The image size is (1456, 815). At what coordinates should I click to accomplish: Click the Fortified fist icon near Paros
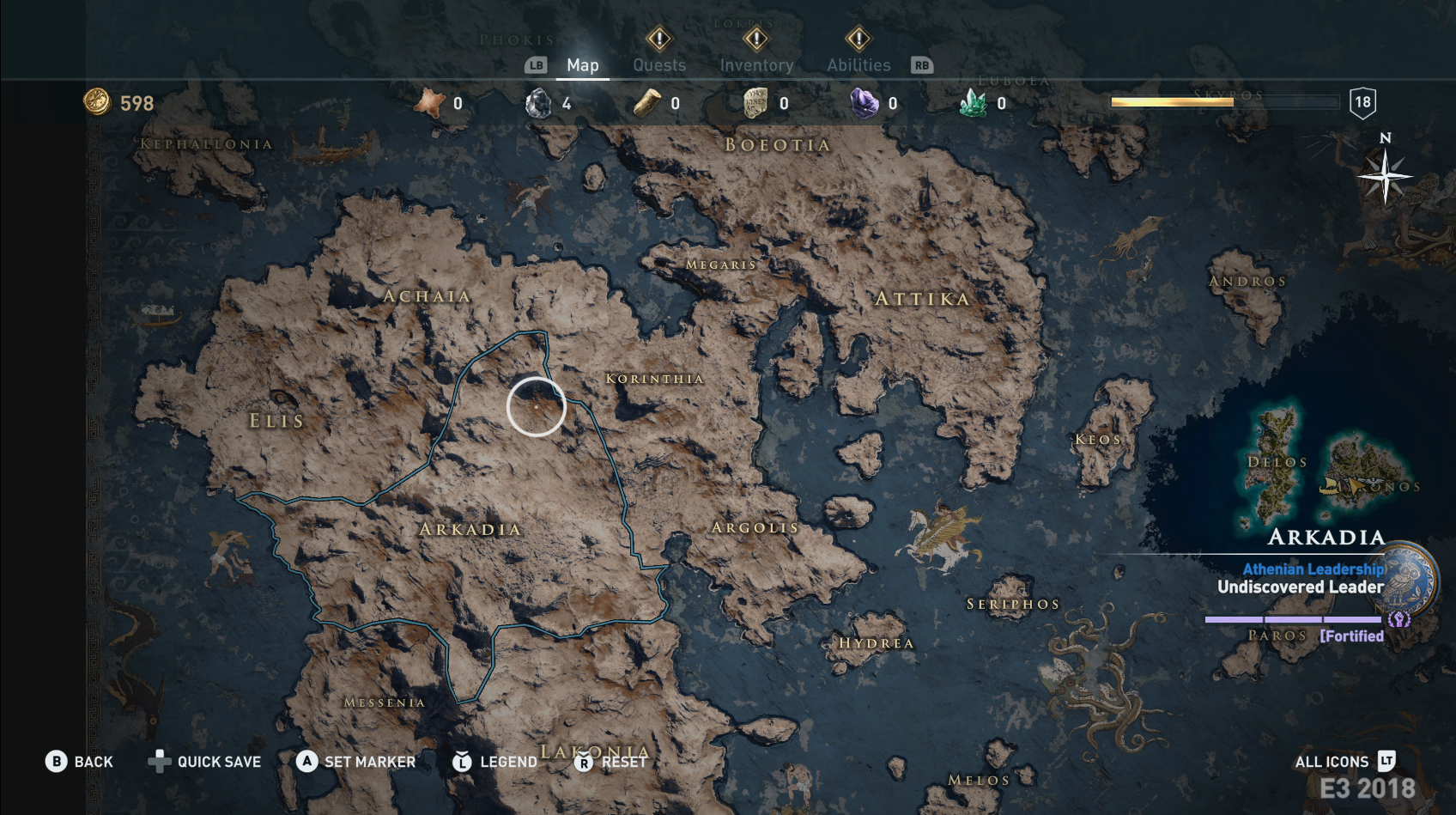1400,619
